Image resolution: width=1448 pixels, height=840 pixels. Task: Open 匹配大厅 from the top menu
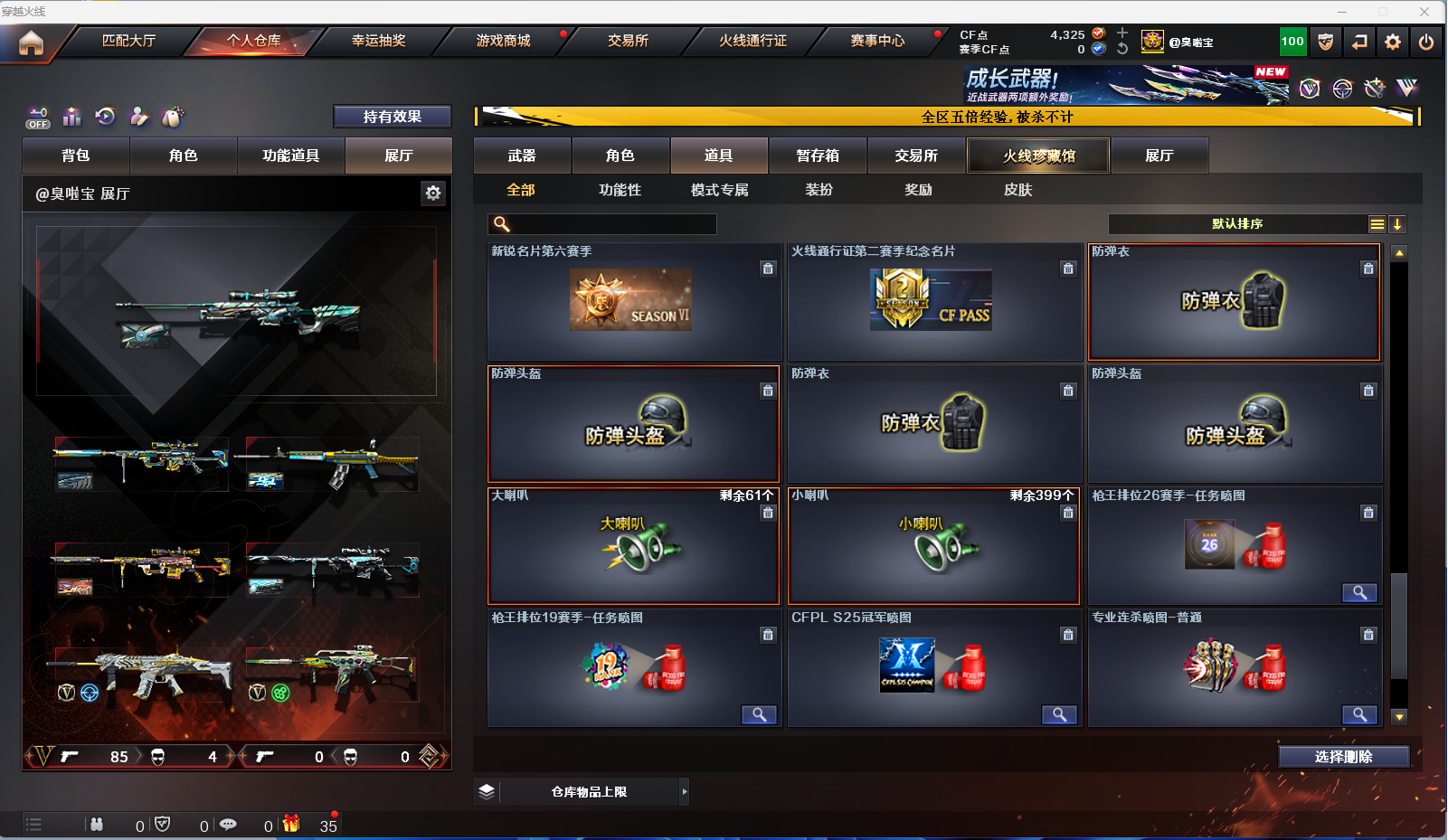(x=128, y=41)
